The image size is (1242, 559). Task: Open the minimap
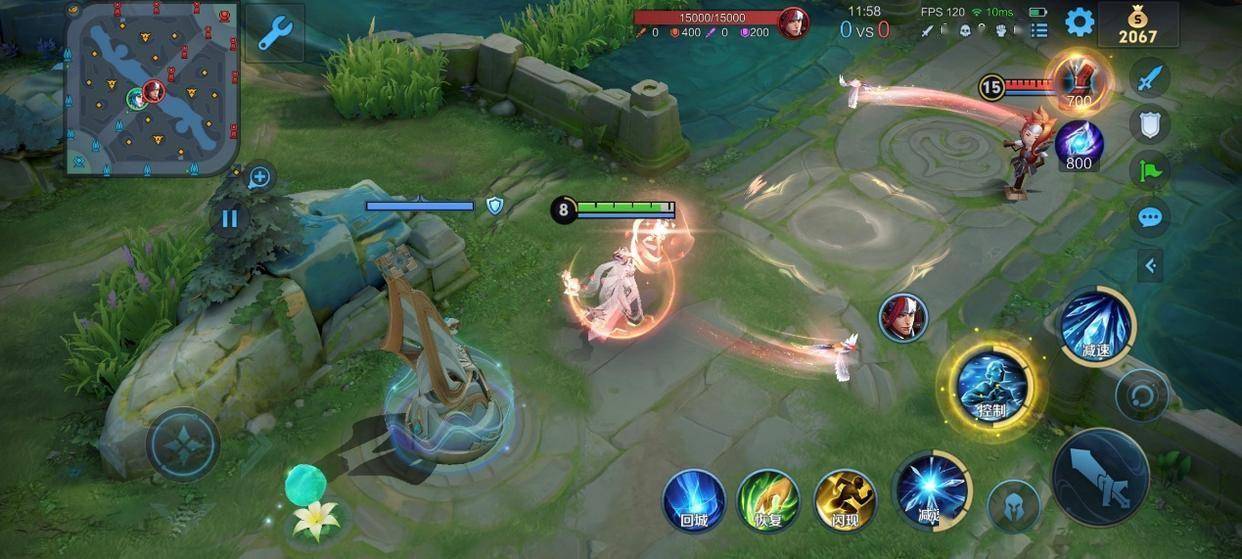152,88
